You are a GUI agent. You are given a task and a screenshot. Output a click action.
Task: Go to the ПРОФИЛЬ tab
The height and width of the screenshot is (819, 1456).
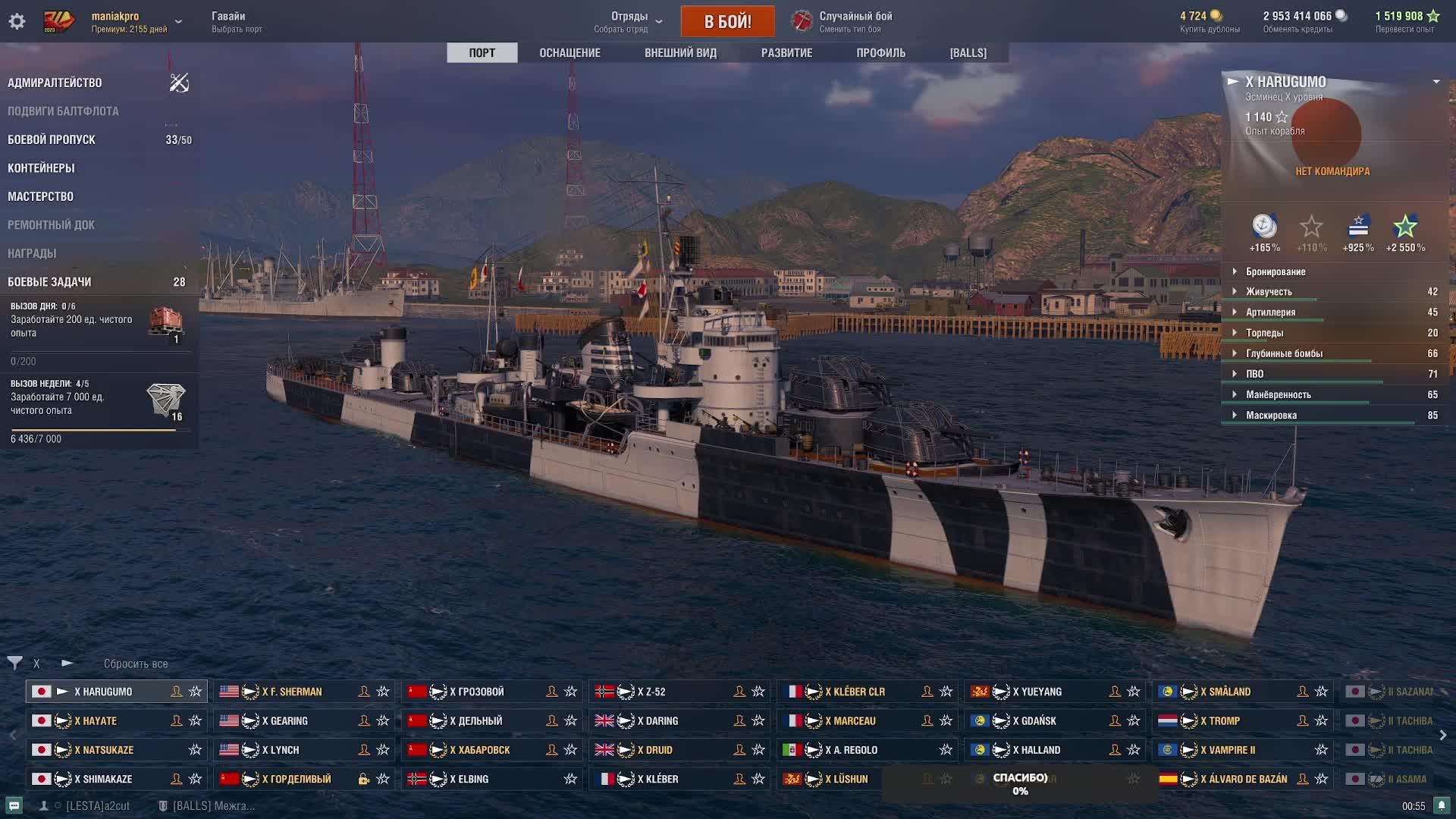[x=880, y=53]
